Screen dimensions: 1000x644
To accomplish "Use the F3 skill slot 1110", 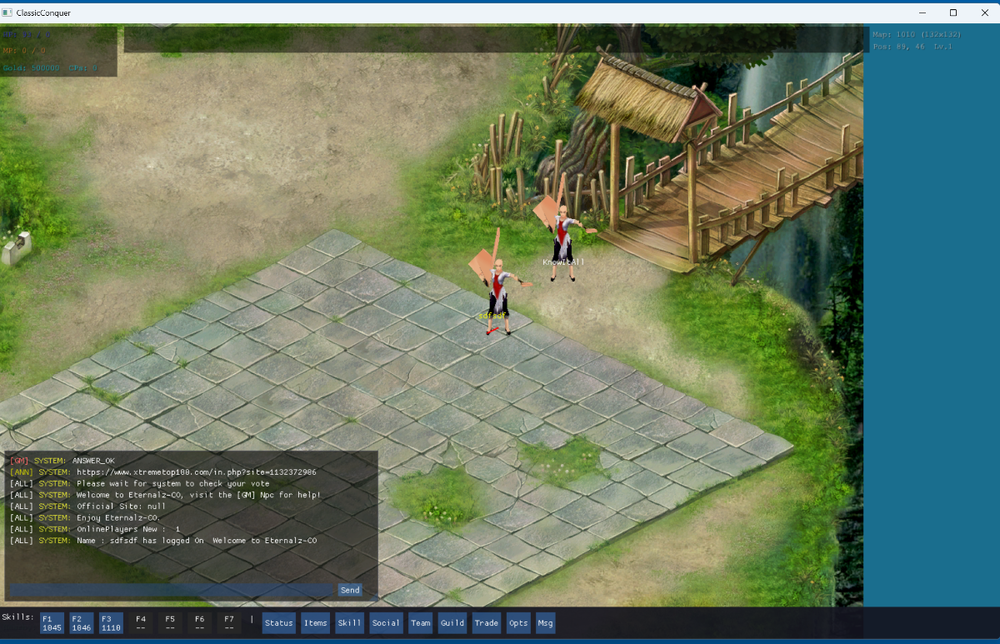I will click(111, 623).
